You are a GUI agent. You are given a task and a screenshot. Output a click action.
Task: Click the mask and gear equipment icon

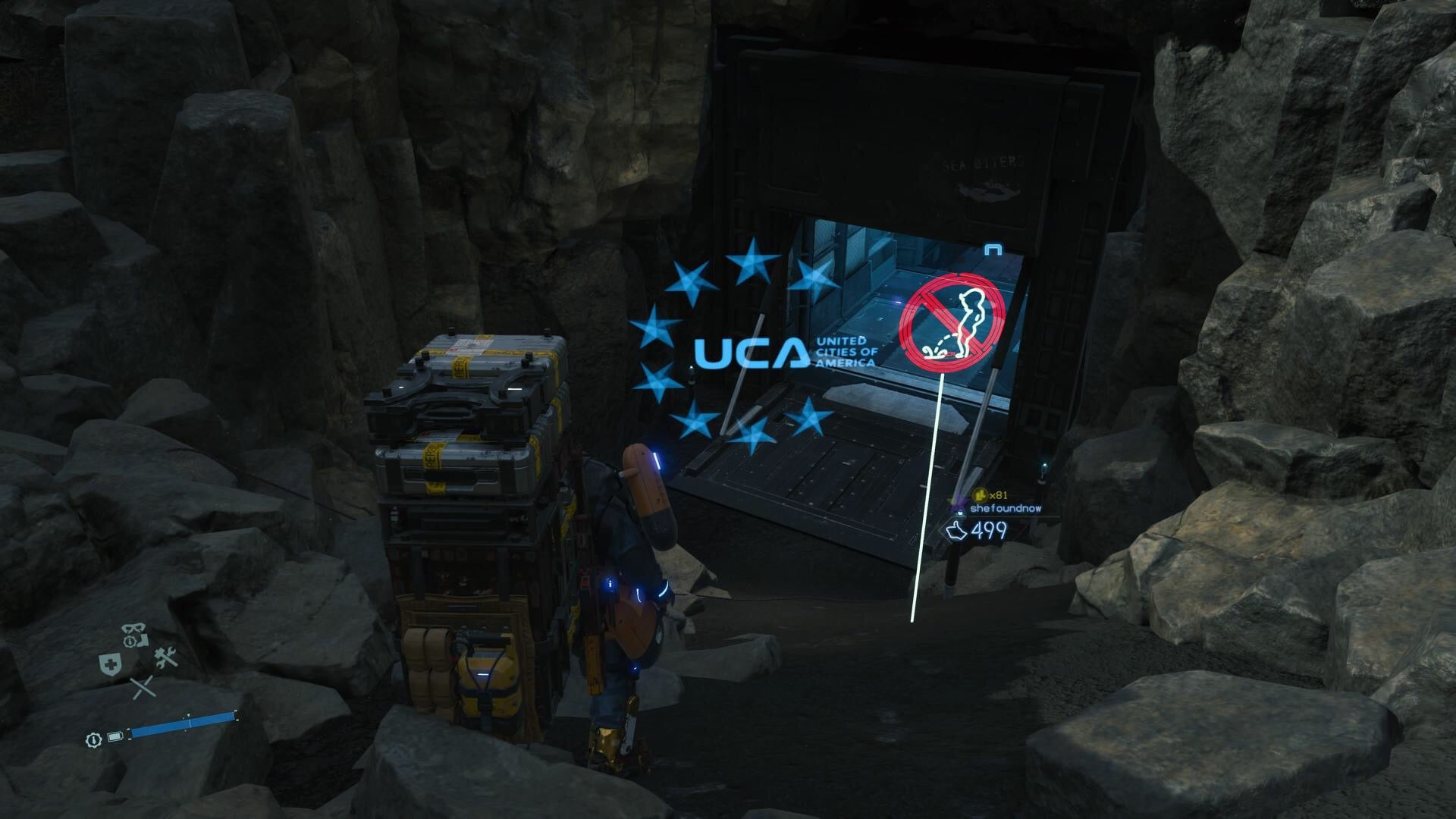coord(132,627)
